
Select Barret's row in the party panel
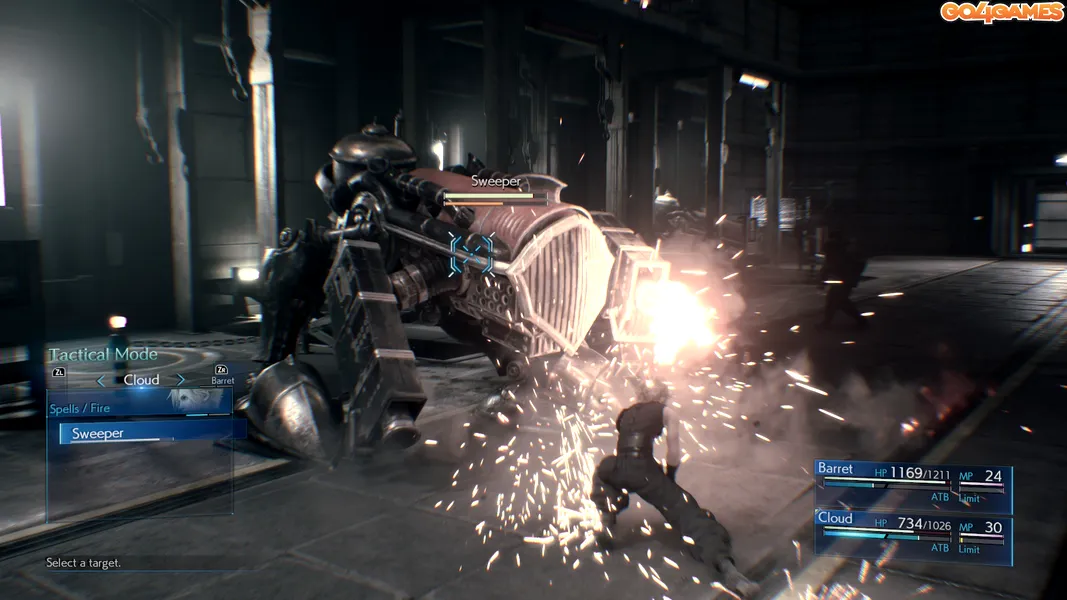(x=912, y=486)
